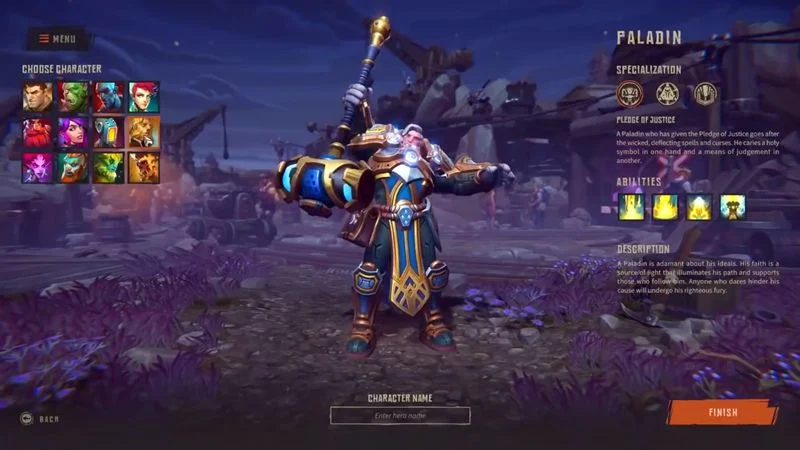This screenshot has height=450, width=800.
Task: Pick the blue-skinned character portrait
Action: 108,96
